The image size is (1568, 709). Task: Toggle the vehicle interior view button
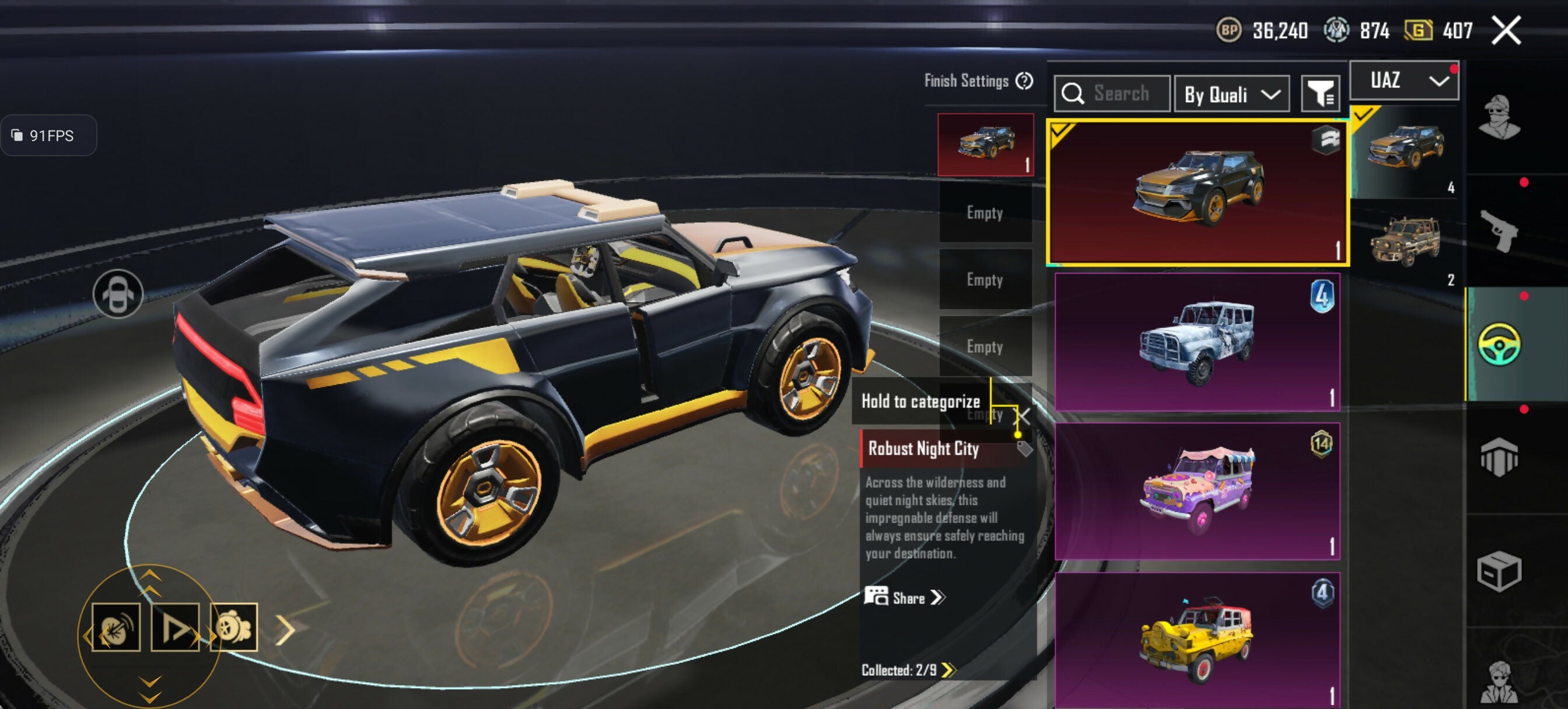(x=117, y=294)
